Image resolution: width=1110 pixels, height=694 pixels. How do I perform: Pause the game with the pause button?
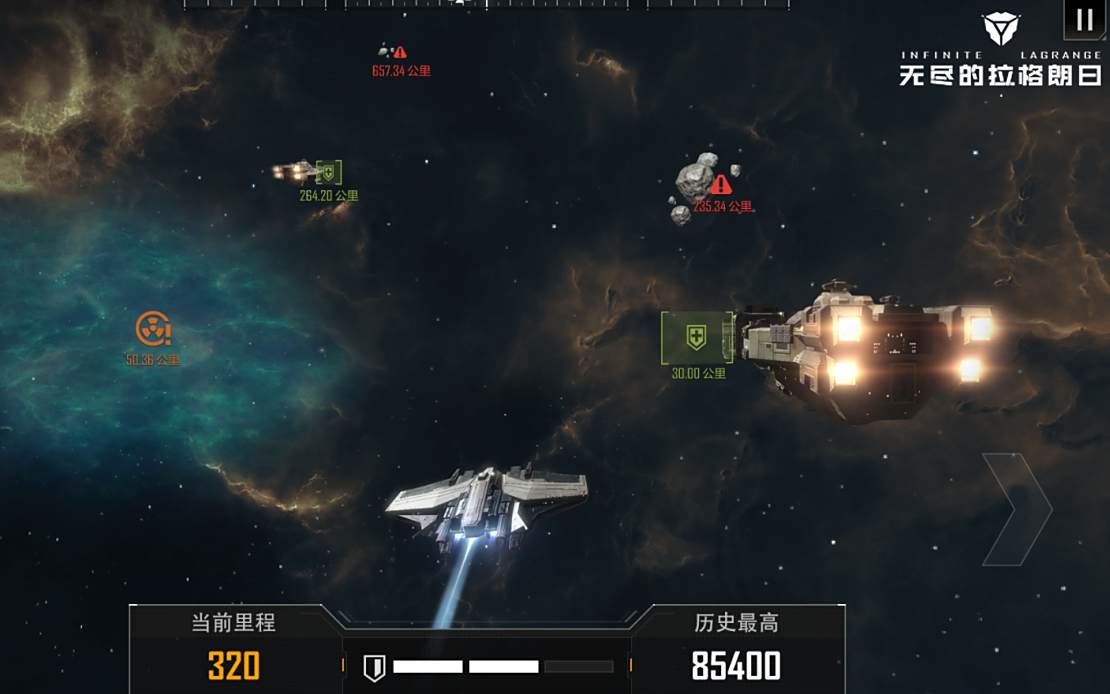[1085, 20]
